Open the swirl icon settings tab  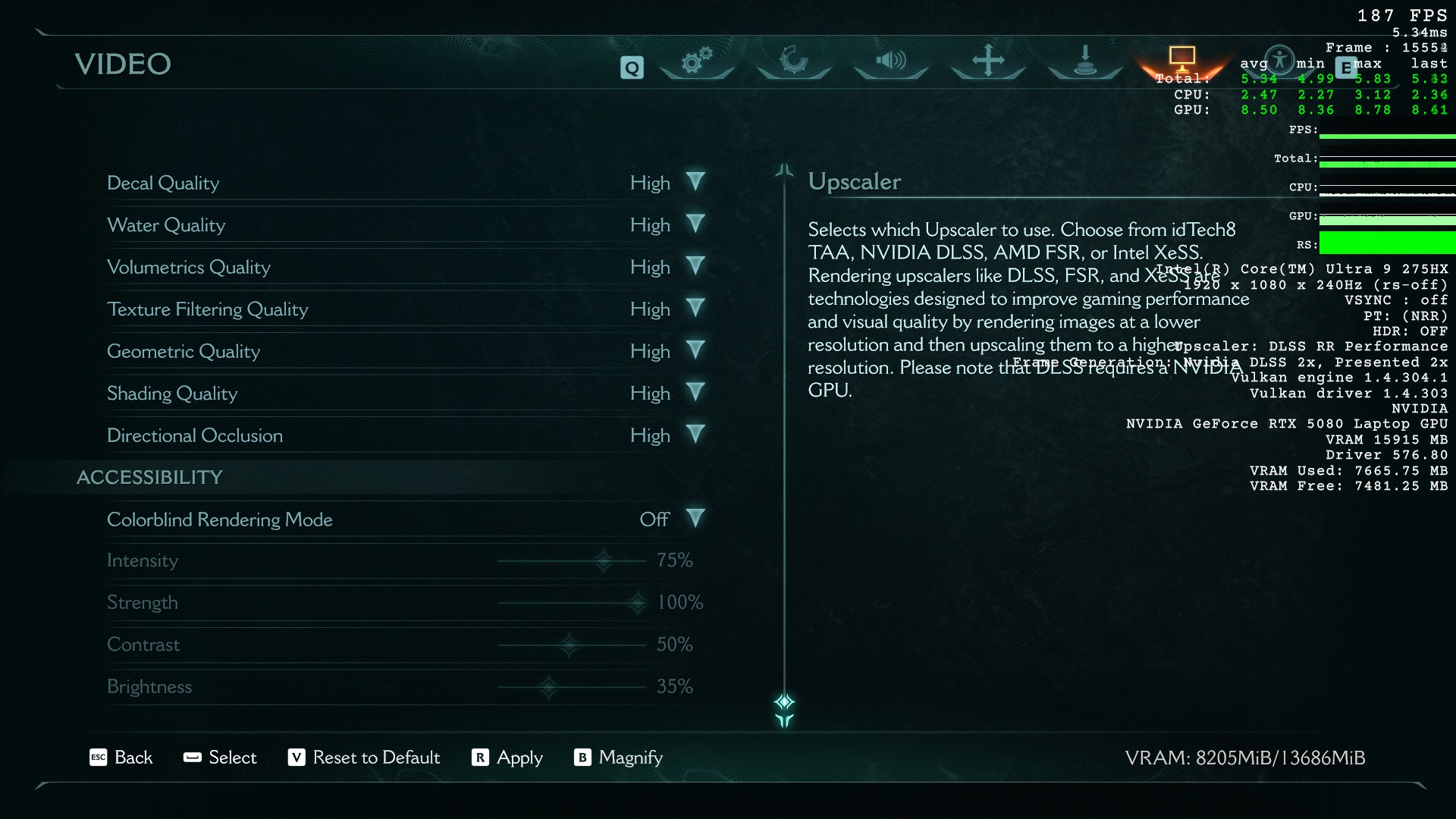[x=794, y=61]
